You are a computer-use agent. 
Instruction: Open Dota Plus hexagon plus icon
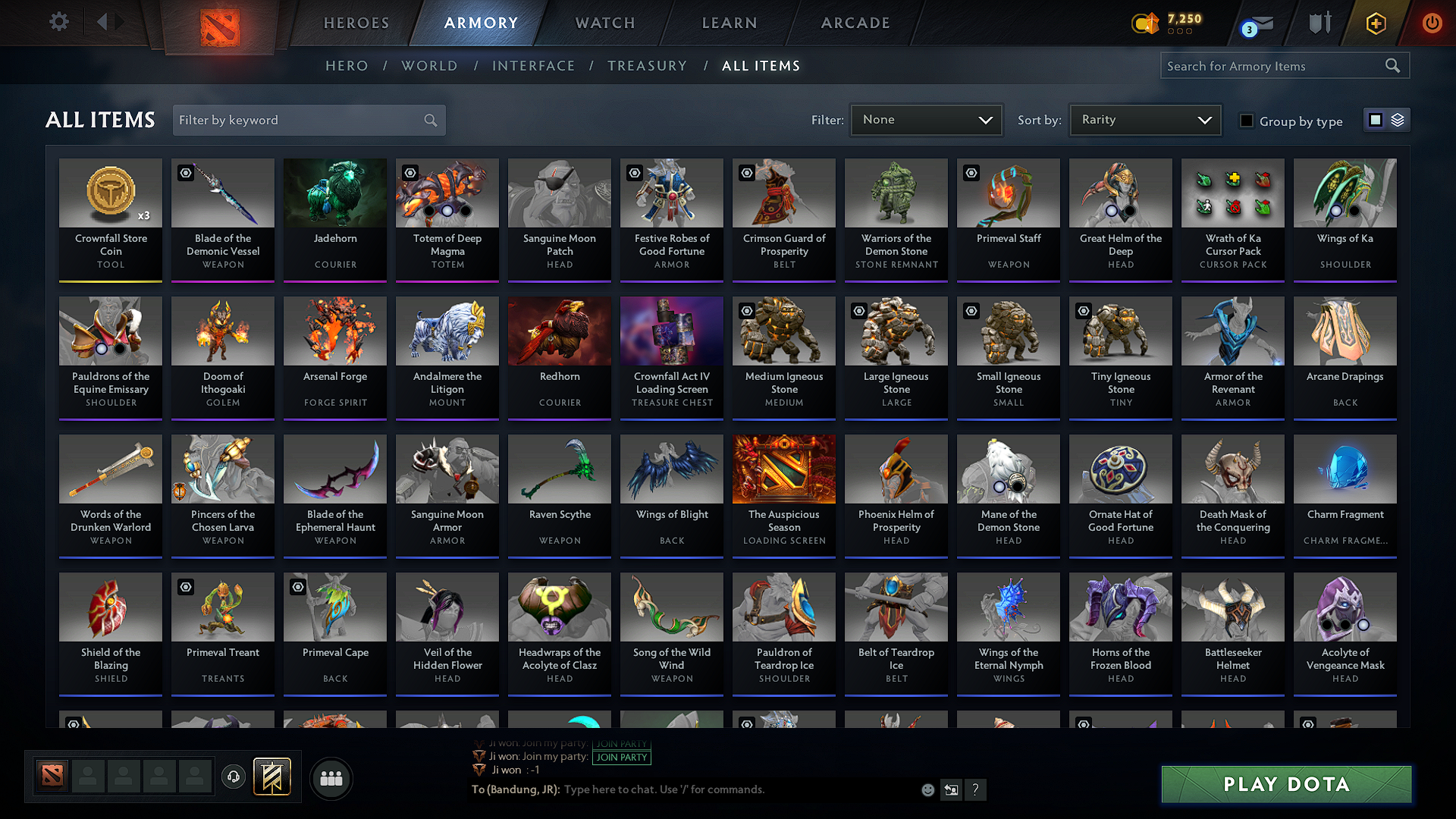(x=1375, y=23)
